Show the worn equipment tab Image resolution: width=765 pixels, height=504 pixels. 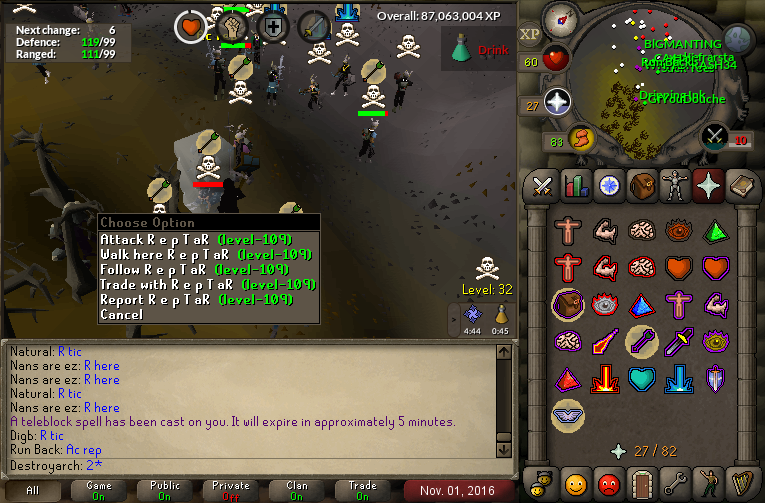(675, 186)
